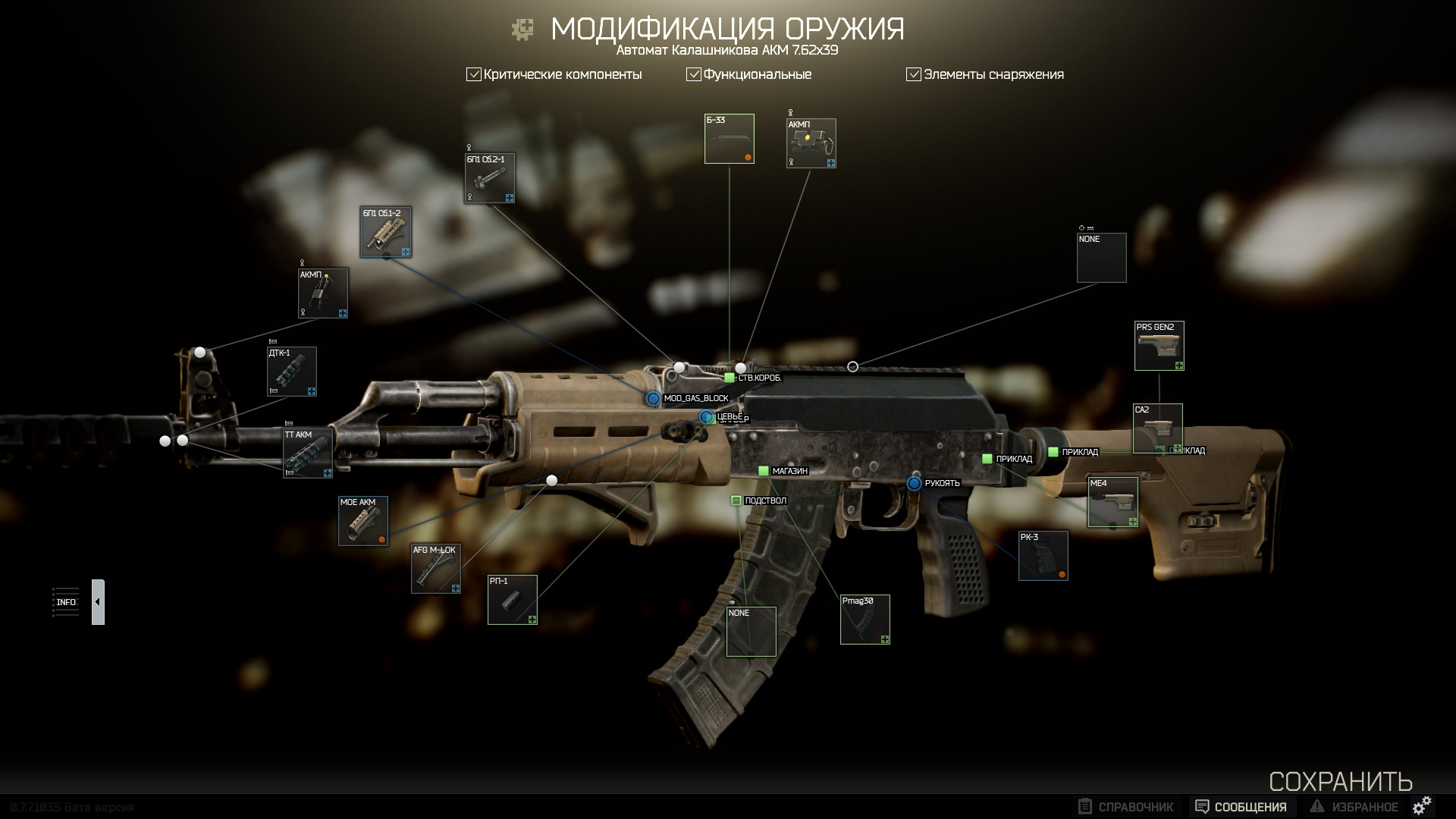Image resolution: width=1456 pixels, height=819 pixels.
Task: Select the Б-33 dust cover slot
Action: pyautogui.click(x=730, y=139)
